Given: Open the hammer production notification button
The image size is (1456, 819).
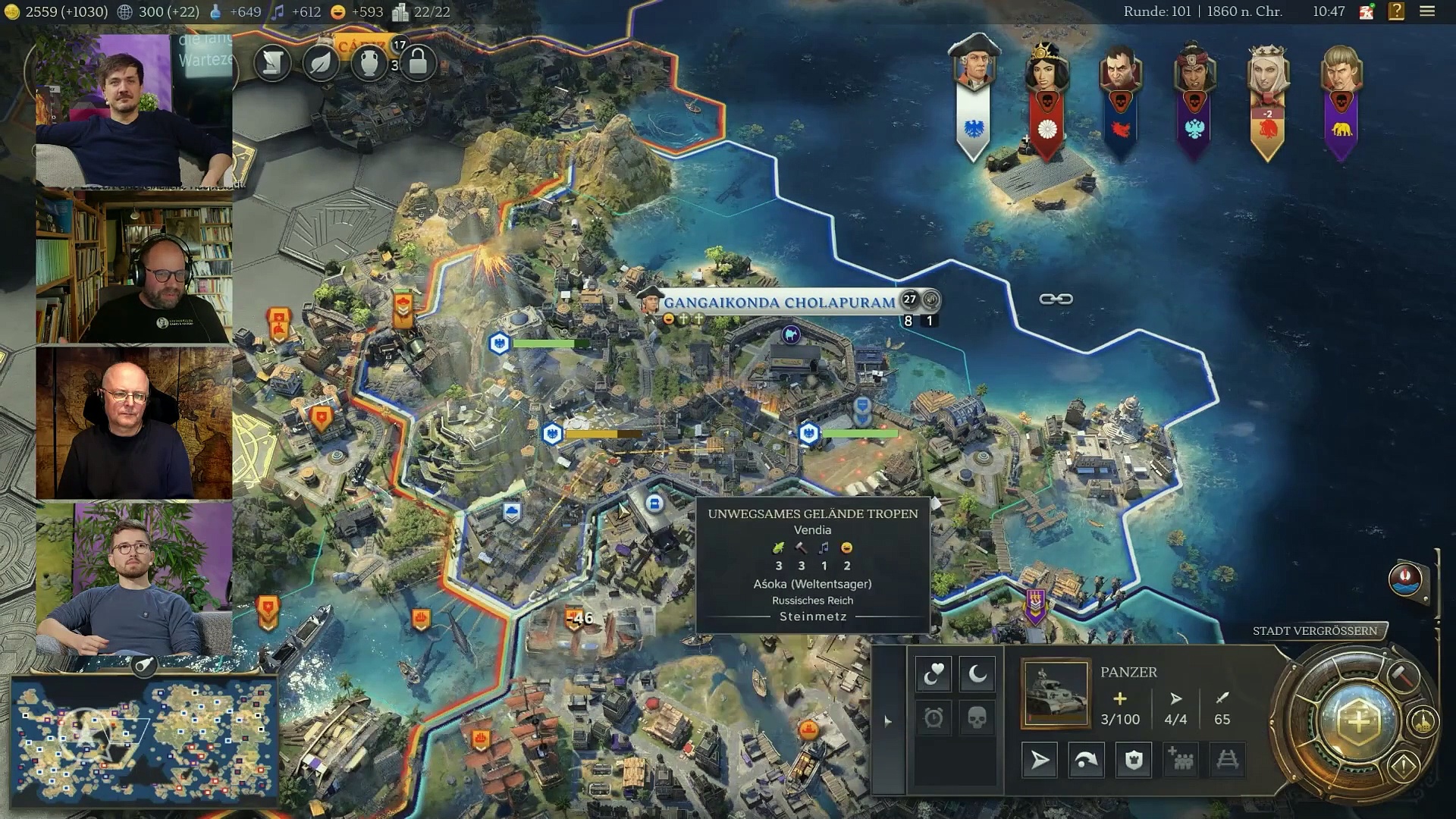Looking at the screenshot, I should click(x=1403, y=674).
